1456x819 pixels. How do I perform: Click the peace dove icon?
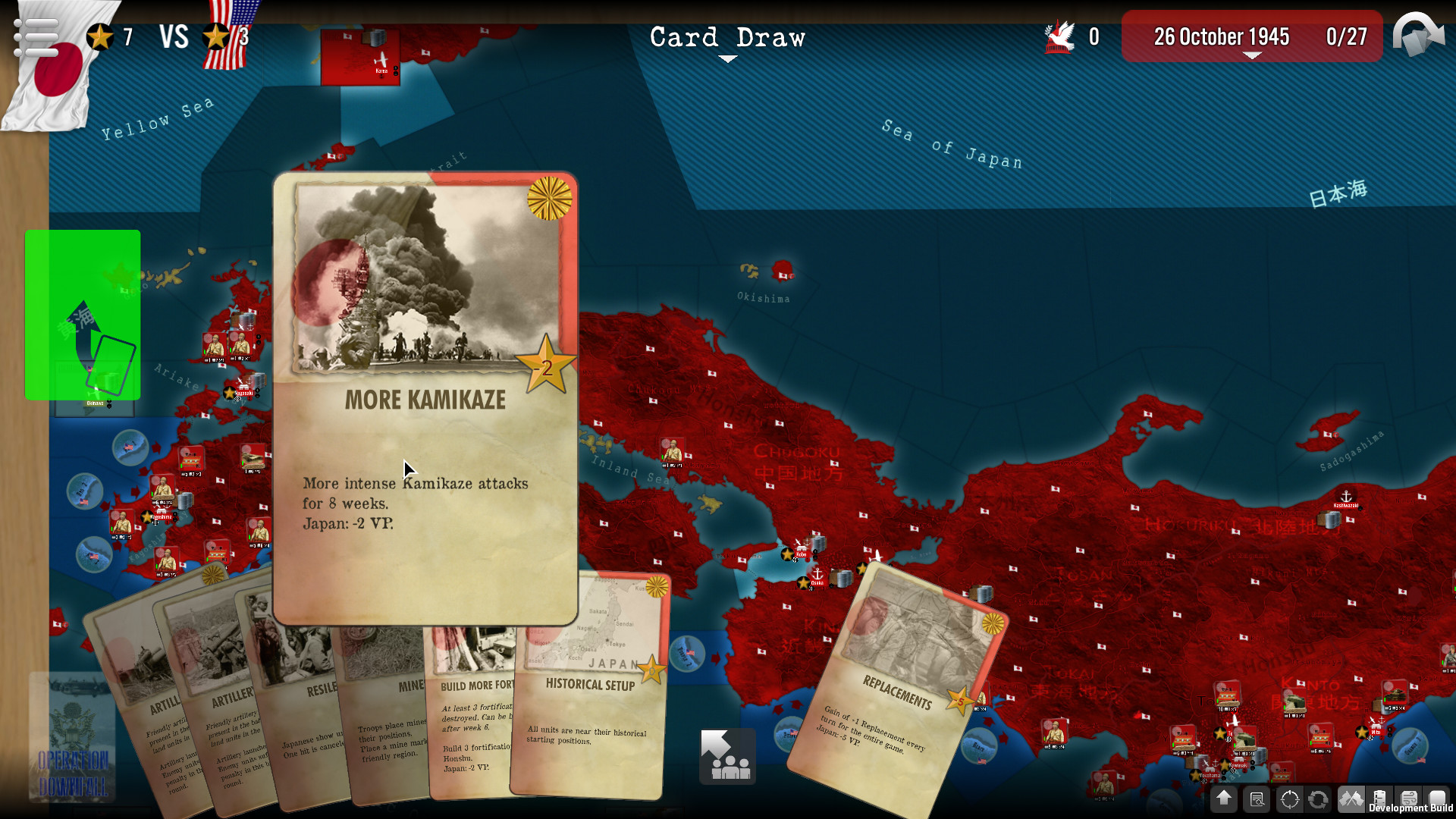(x=1060, y=35)
